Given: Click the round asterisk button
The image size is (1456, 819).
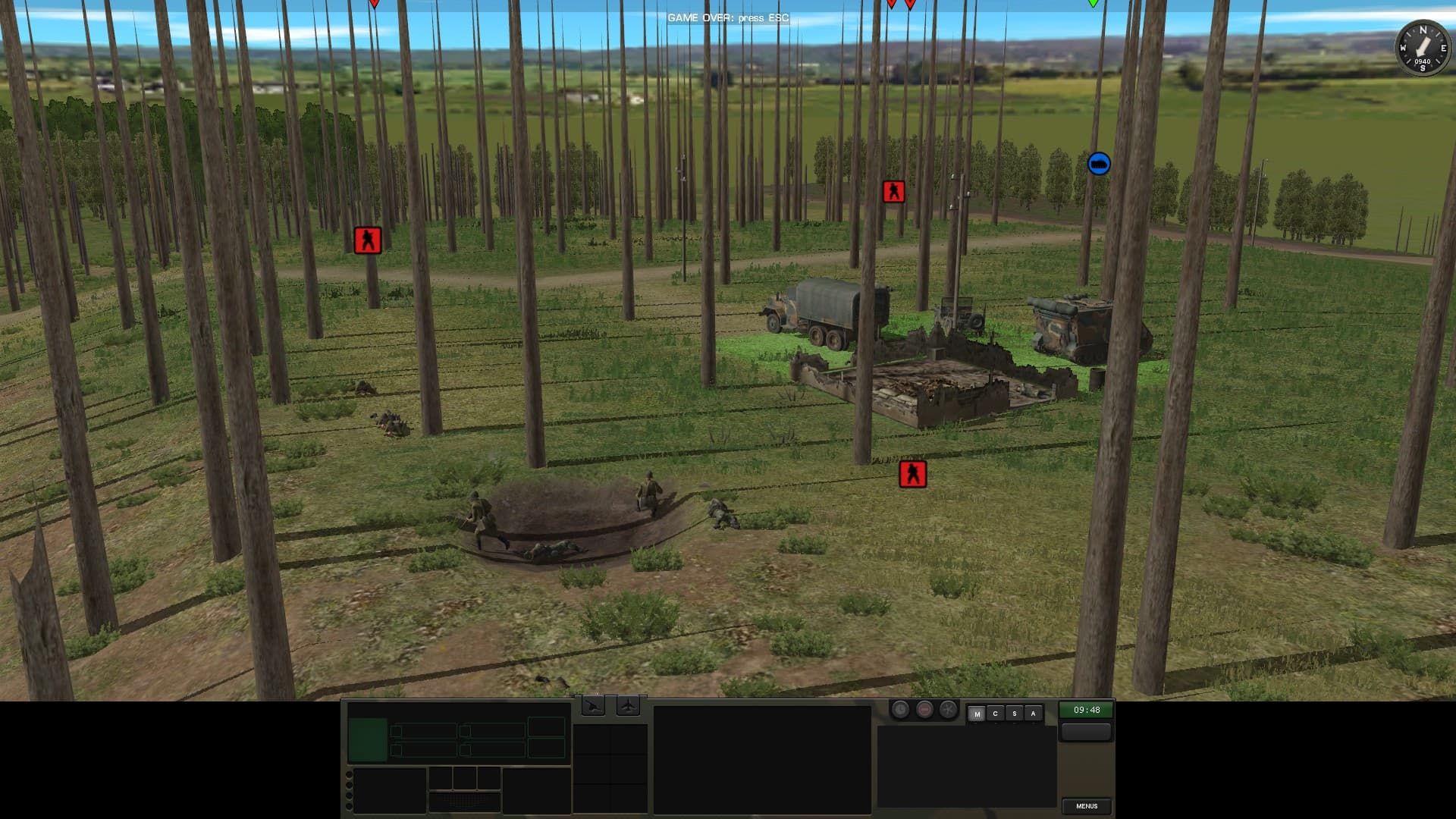Looking at the screenshot, I should pyautogui.click(x=948, y=710).
